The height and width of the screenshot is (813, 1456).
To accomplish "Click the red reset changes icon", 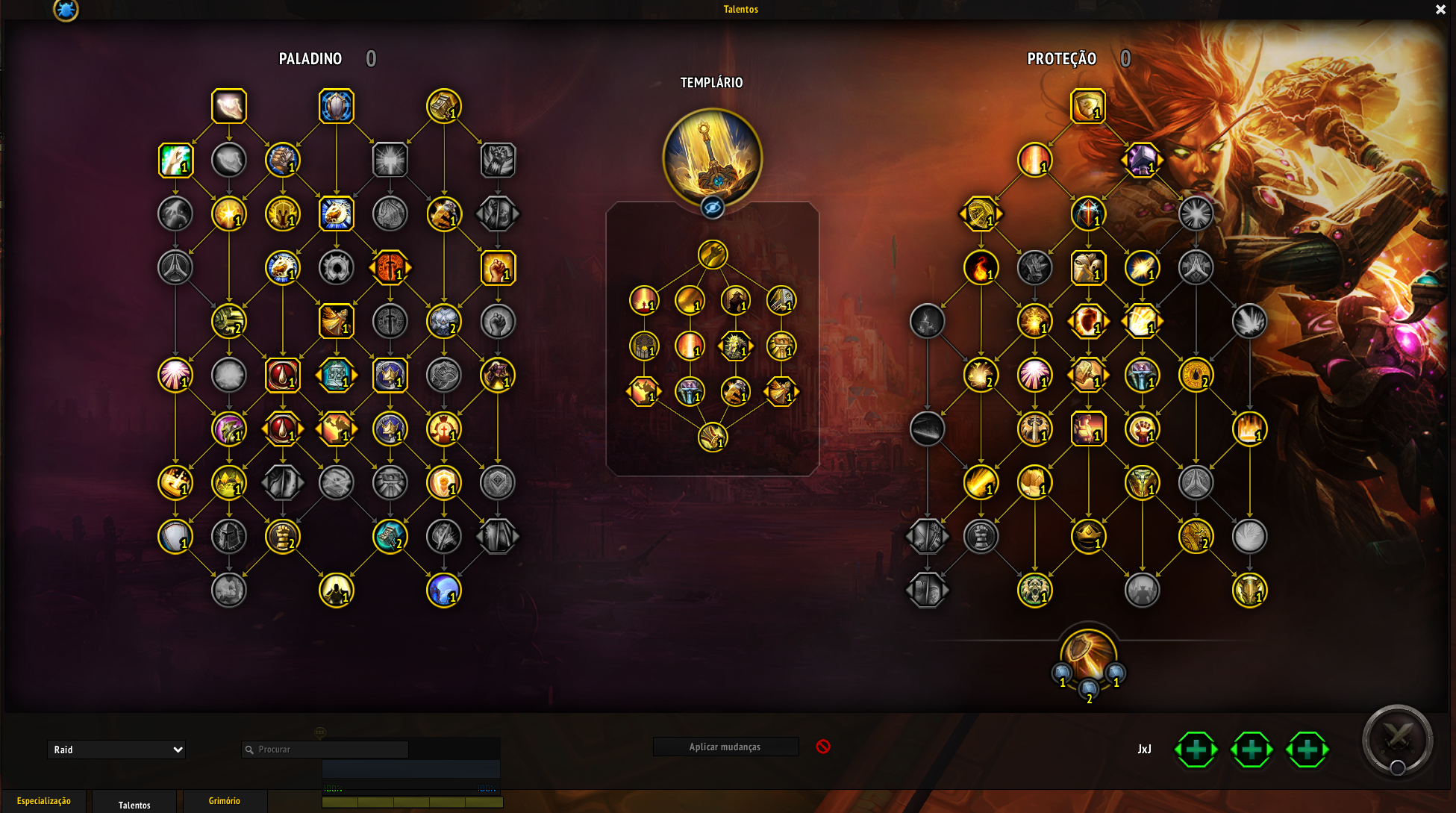I will (x=823, y=747).
